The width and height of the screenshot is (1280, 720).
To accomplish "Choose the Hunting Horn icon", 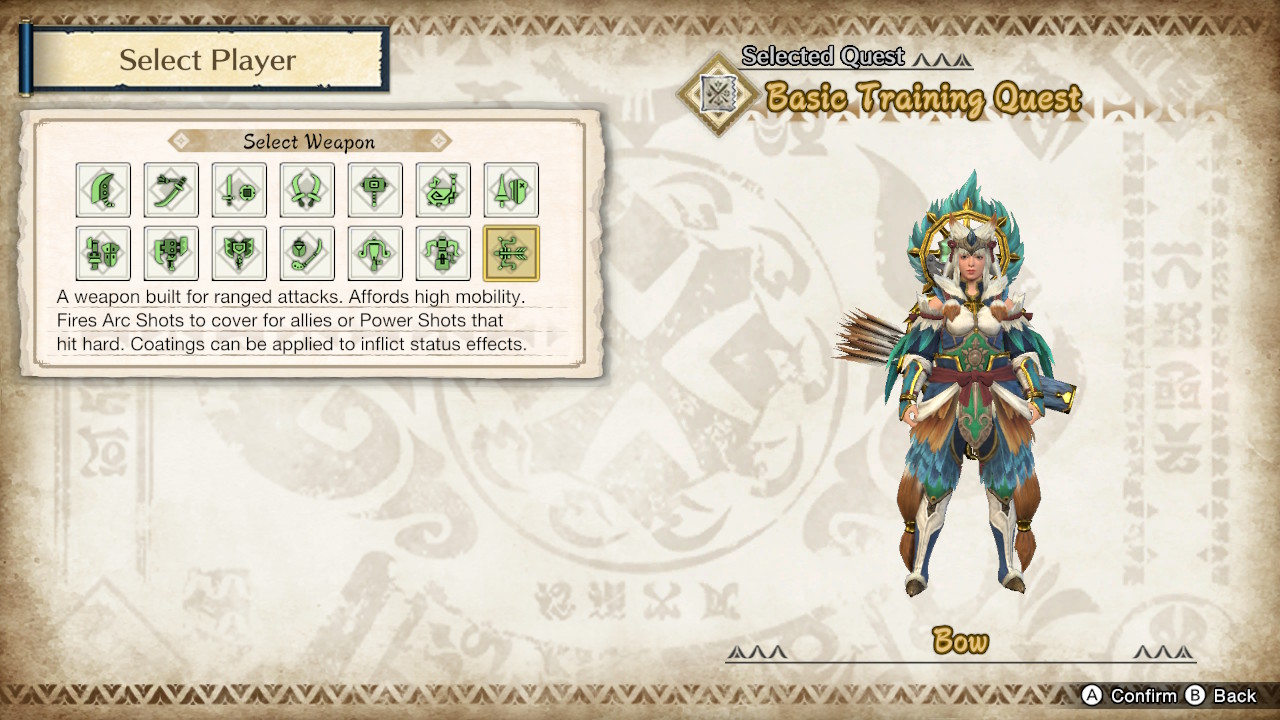I will [x=442, y=190].
